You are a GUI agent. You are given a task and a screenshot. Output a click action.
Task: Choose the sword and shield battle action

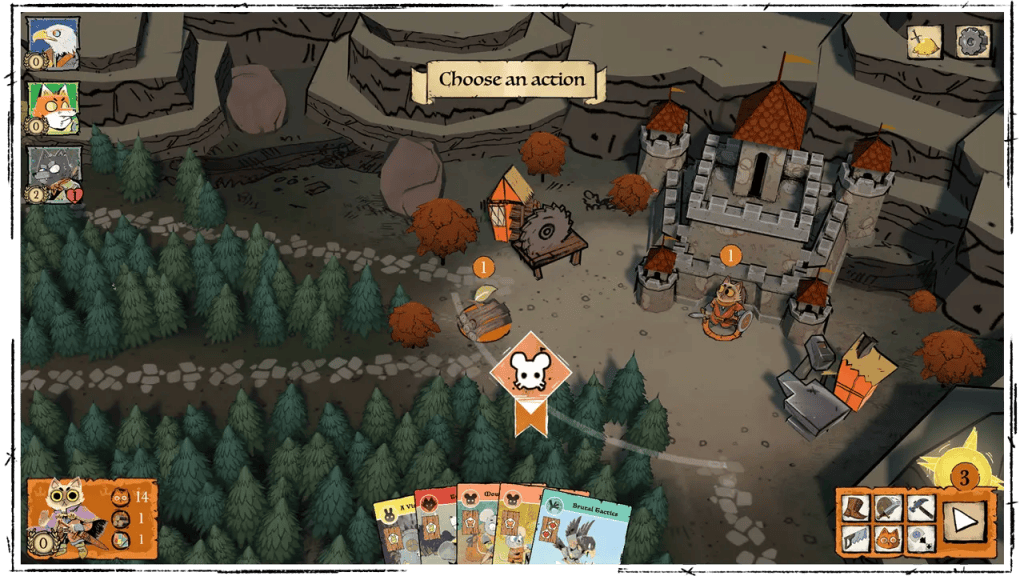point(888,508)
